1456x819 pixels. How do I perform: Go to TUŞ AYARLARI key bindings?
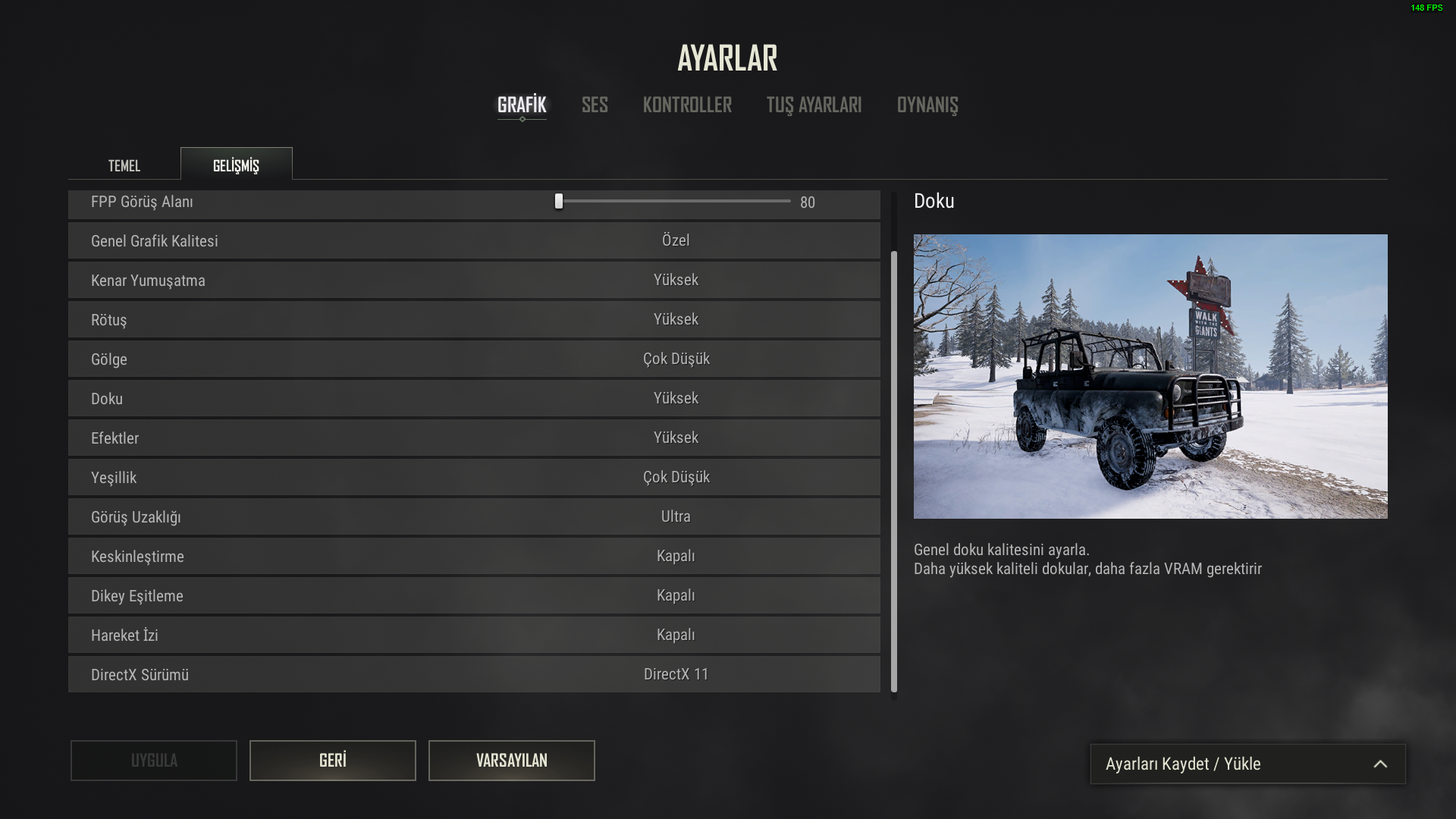(814, 105)
